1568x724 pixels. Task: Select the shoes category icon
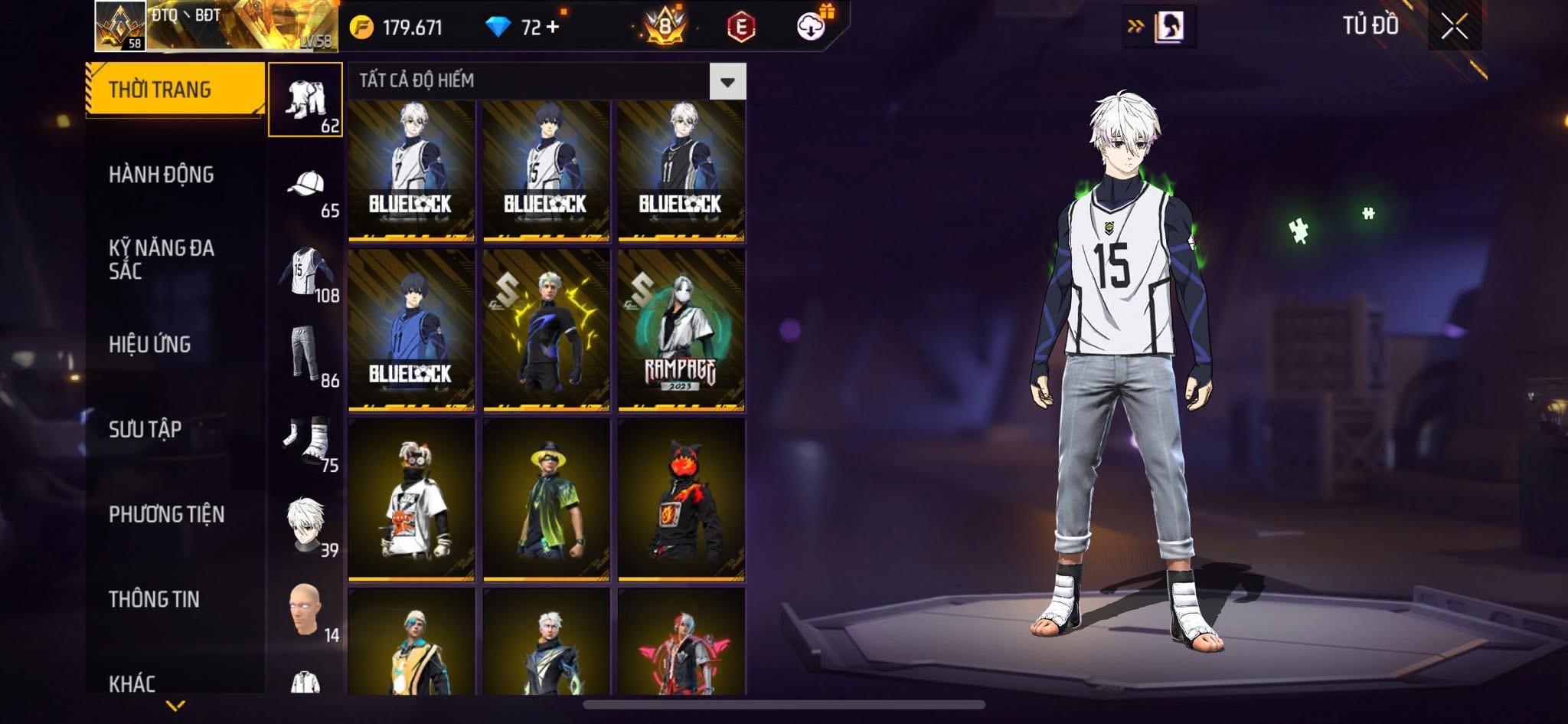tap(306, 441)
